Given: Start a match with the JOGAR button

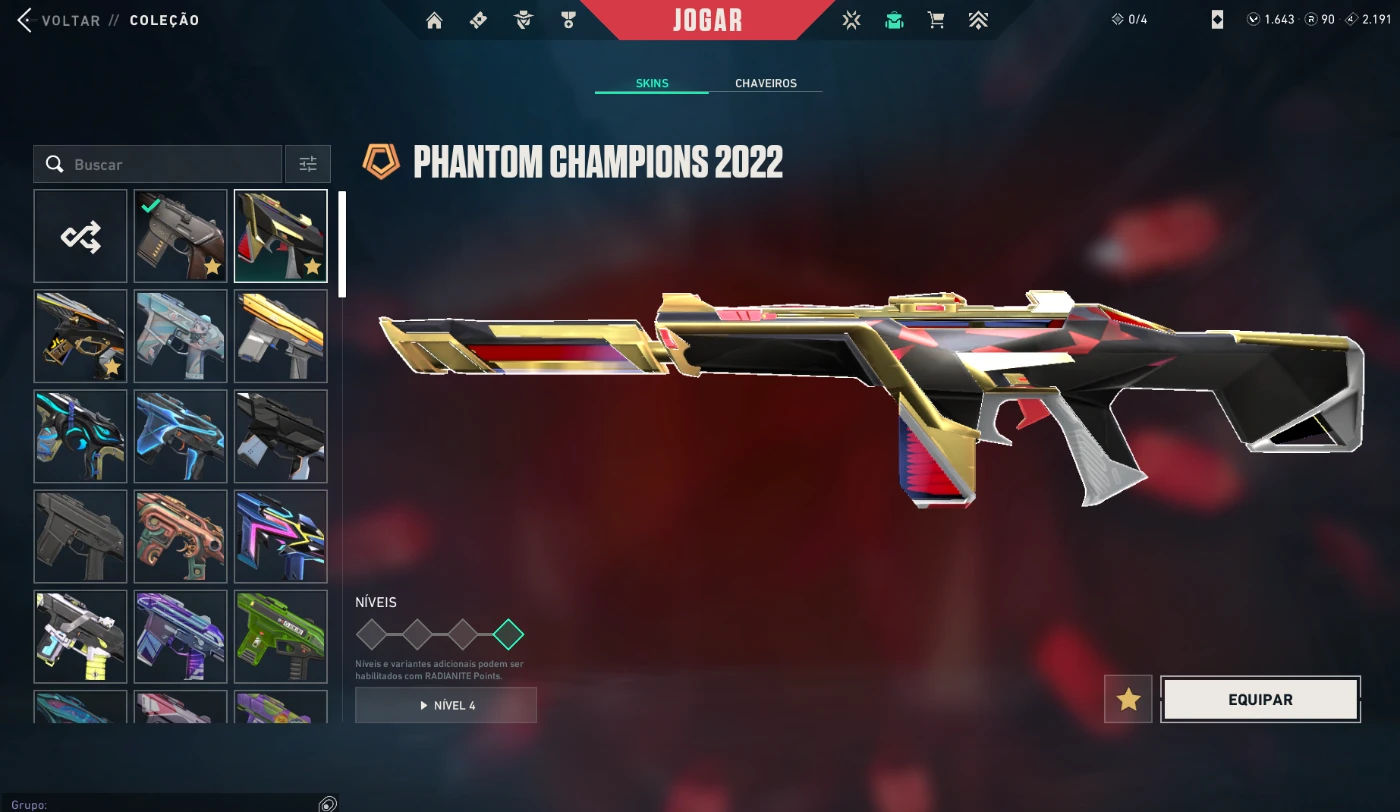Looking at the screenshot, I should point(707,20).
